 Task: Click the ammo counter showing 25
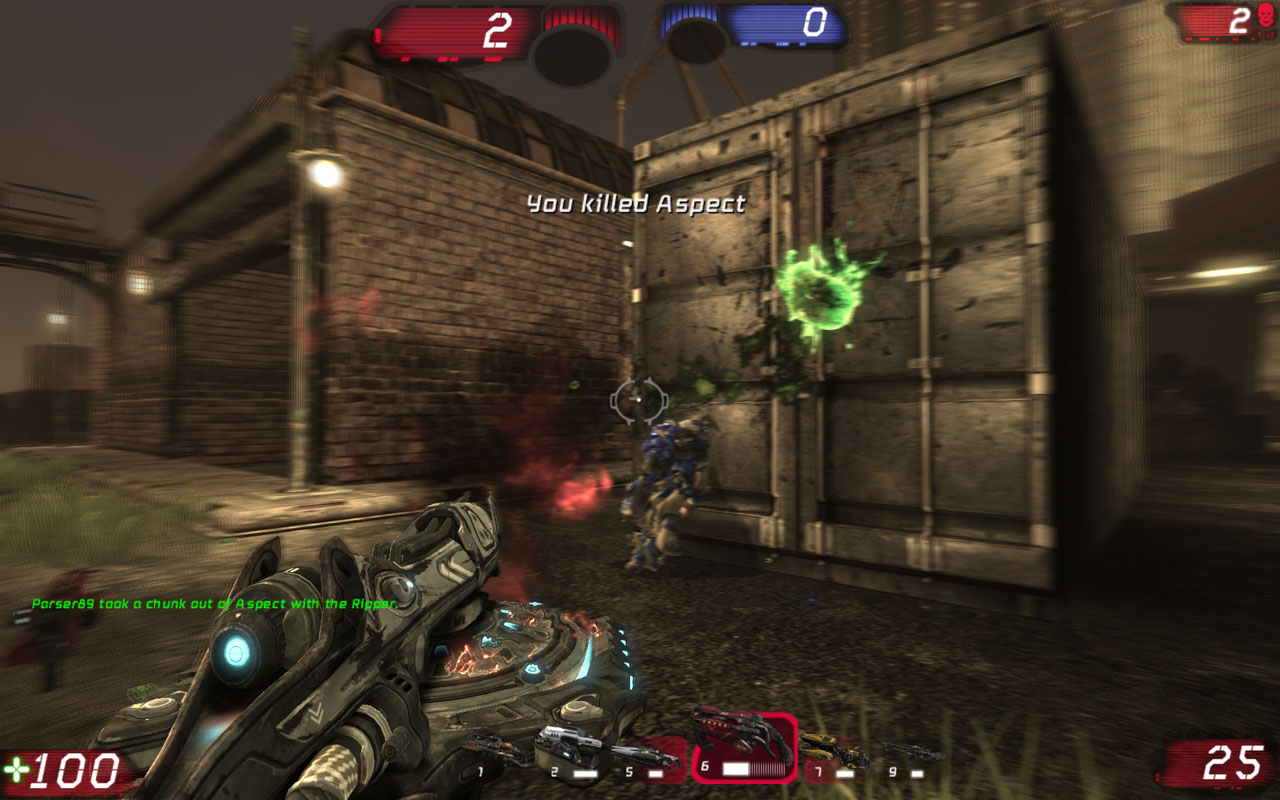click(x=1230, y=762)
